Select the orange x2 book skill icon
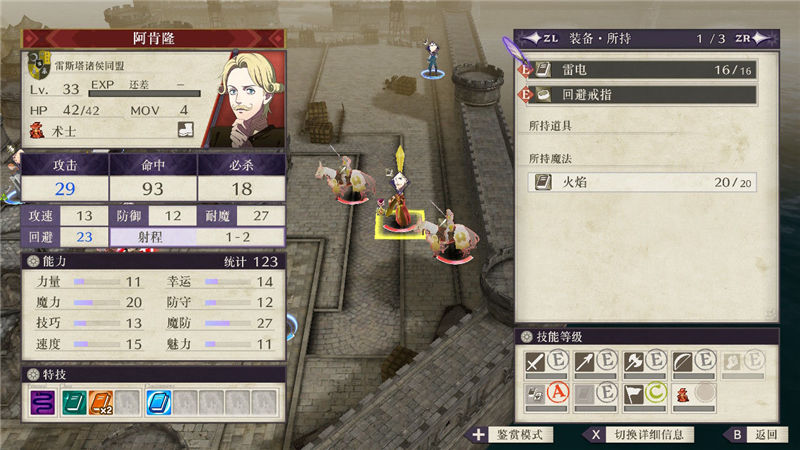This screenshot has height=450, width=800. 101,402
